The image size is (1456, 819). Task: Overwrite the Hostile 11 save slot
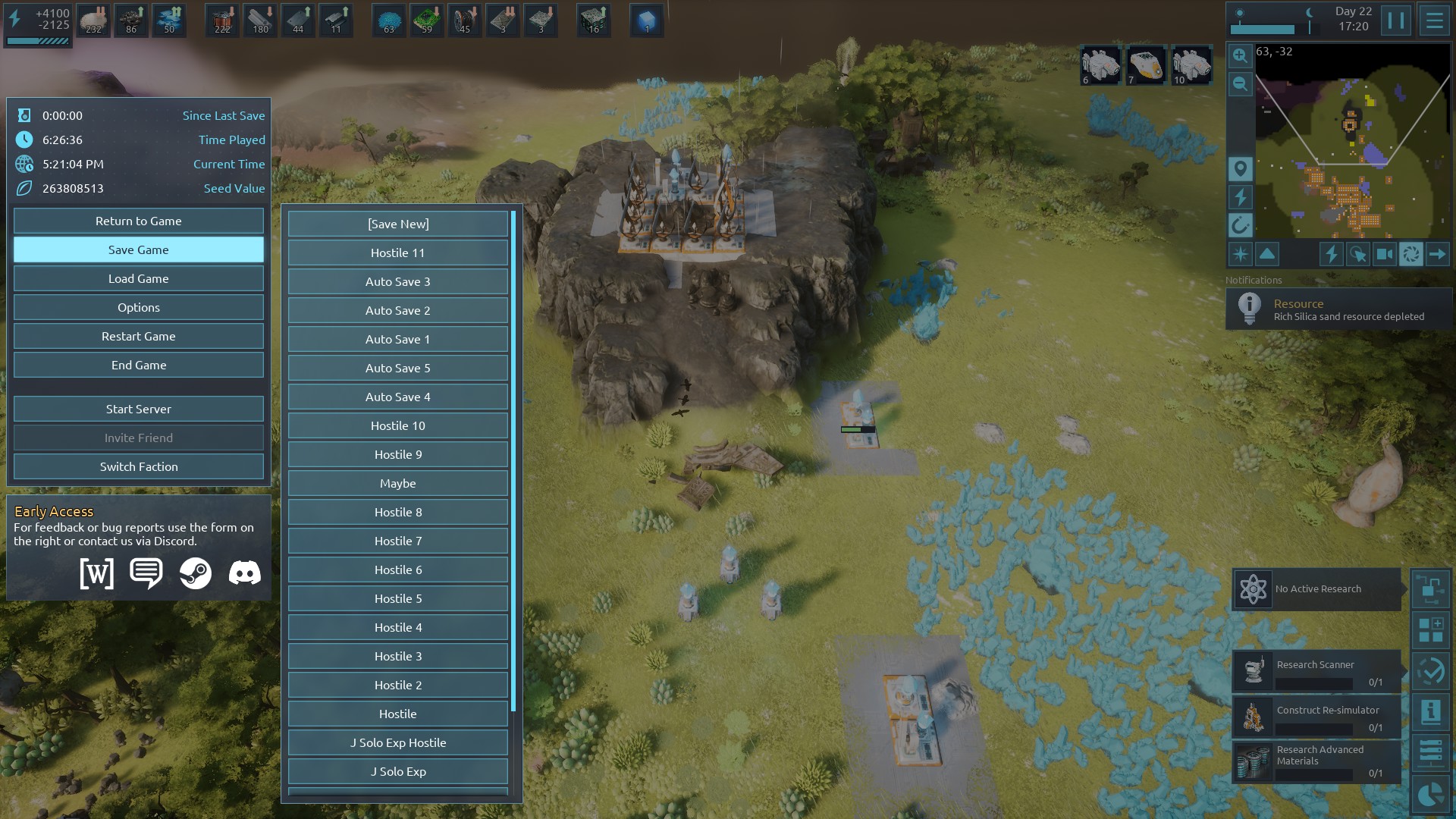[397, 253]
